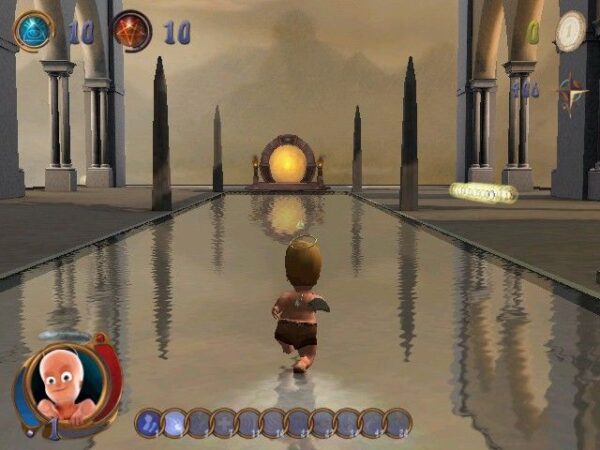This screenshot has width=600, height=450.
Task: Click the compass star icon
Action: [572, 90]
